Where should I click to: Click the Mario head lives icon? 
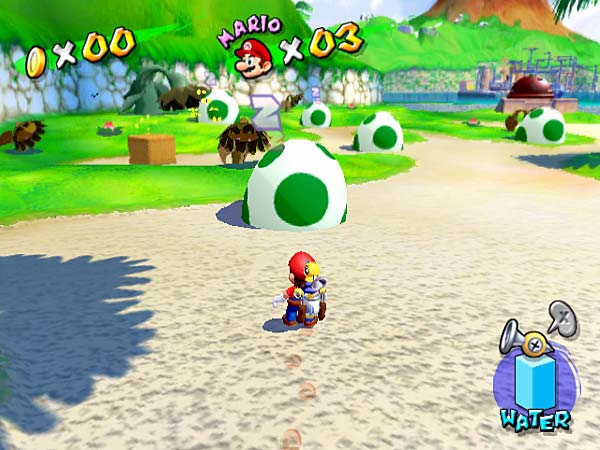pyautogui.click(x=253, y=57)
